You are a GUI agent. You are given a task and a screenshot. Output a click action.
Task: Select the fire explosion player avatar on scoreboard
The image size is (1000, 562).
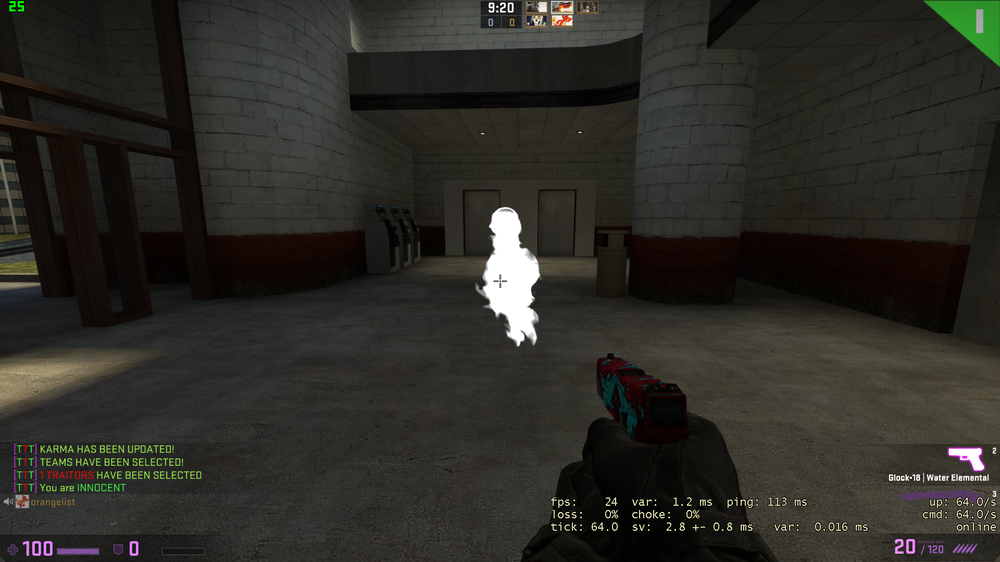(x=562, y=7)
